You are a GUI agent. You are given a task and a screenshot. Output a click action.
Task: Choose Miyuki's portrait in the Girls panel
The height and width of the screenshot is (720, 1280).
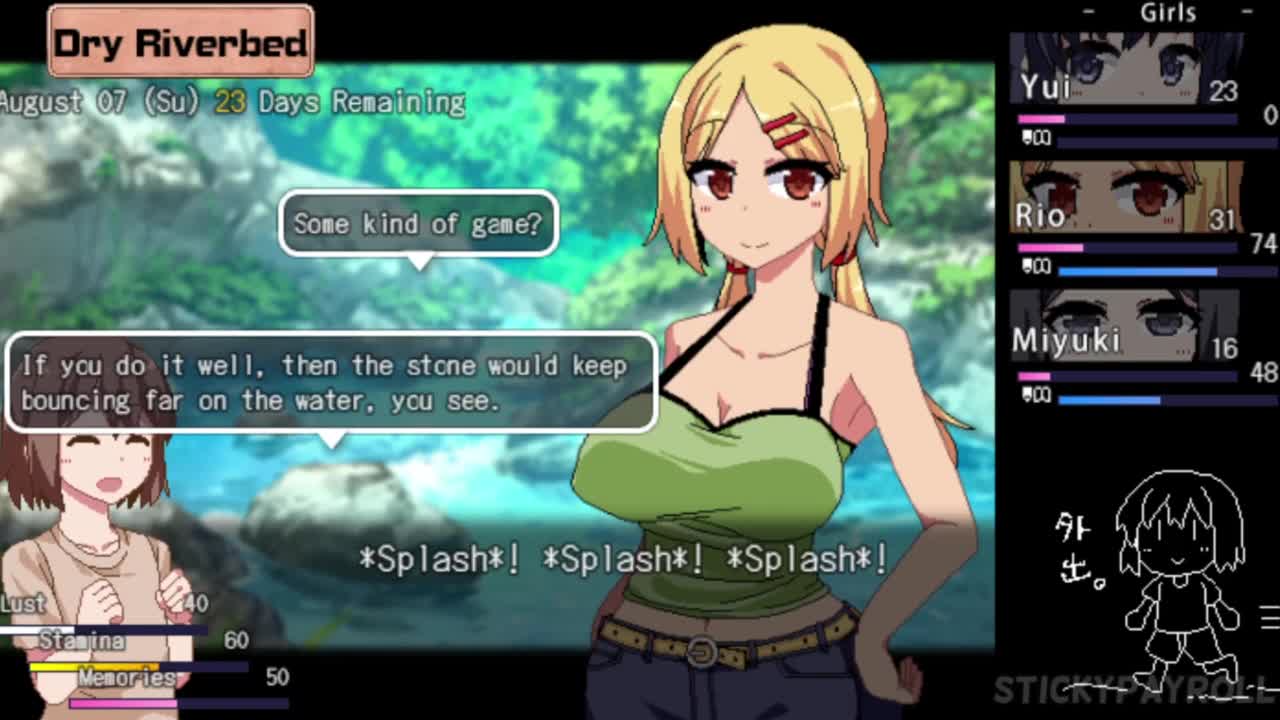1126,326
